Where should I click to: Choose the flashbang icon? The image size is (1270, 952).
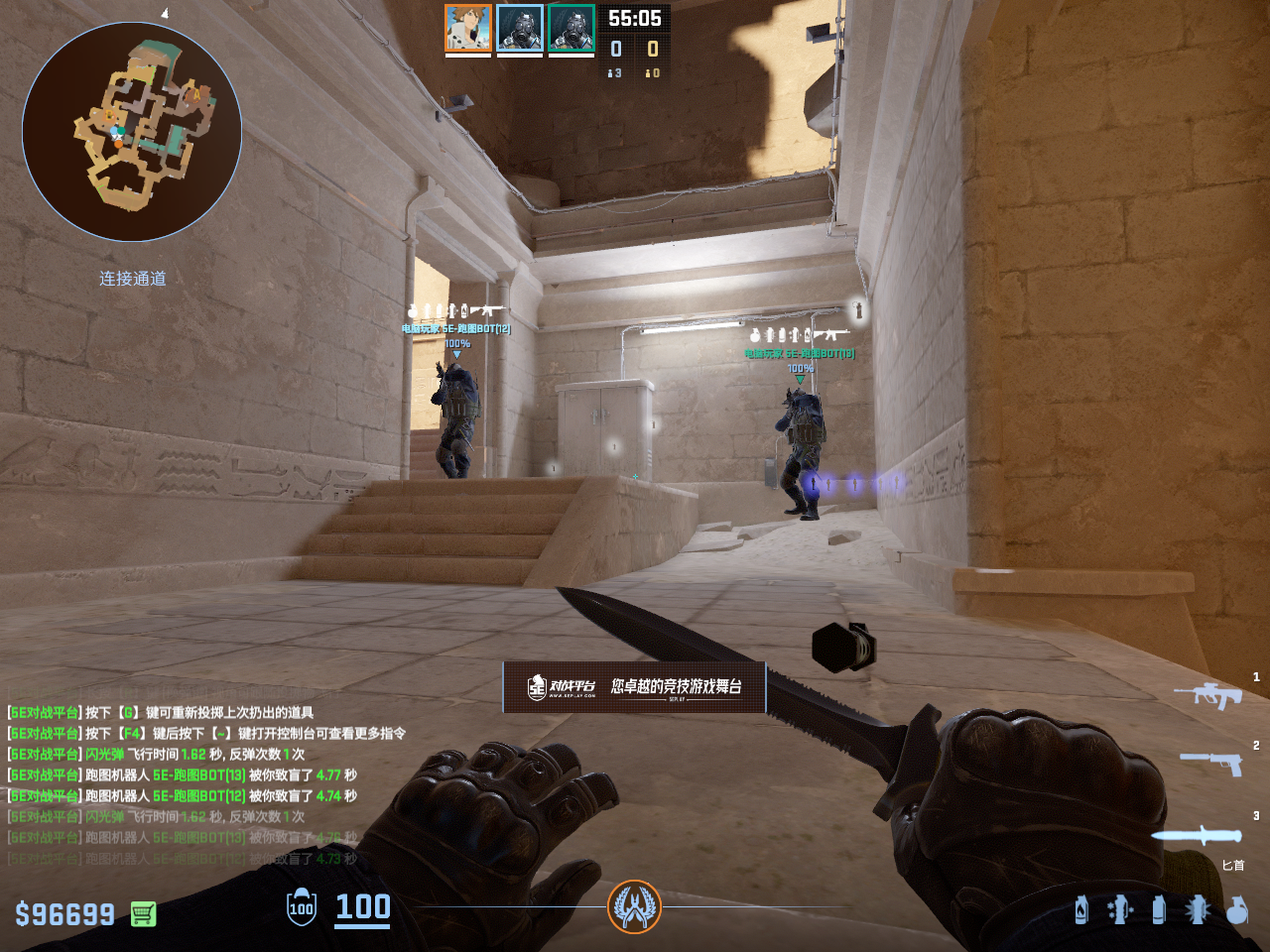coord(1198,909)
